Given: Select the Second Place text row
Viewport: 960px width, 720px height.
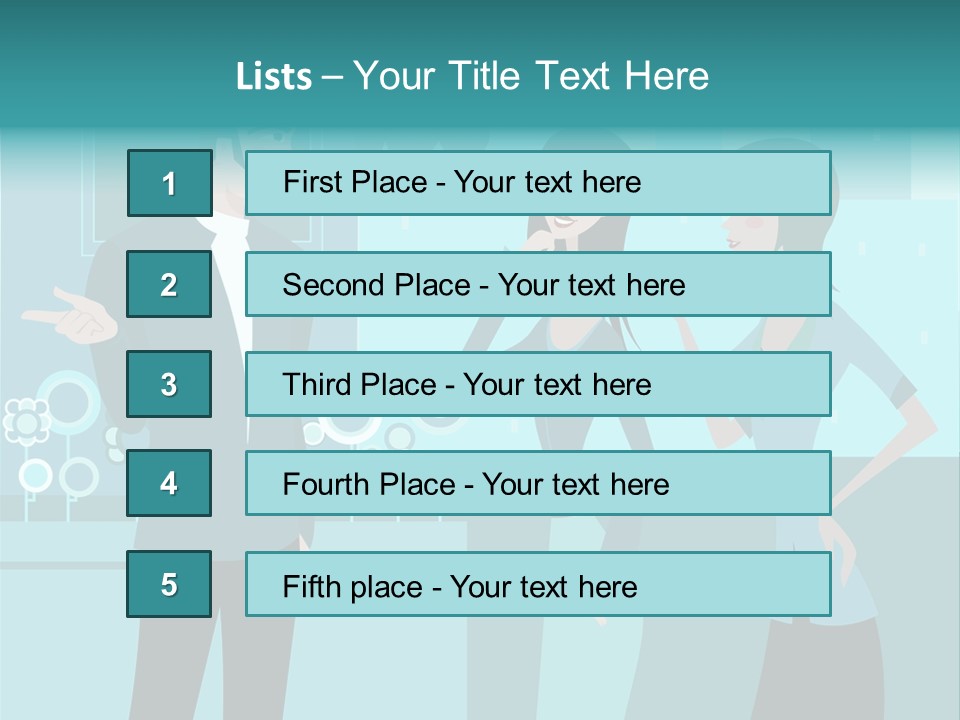Looking at the screenshot, I should tap(538, 284).
